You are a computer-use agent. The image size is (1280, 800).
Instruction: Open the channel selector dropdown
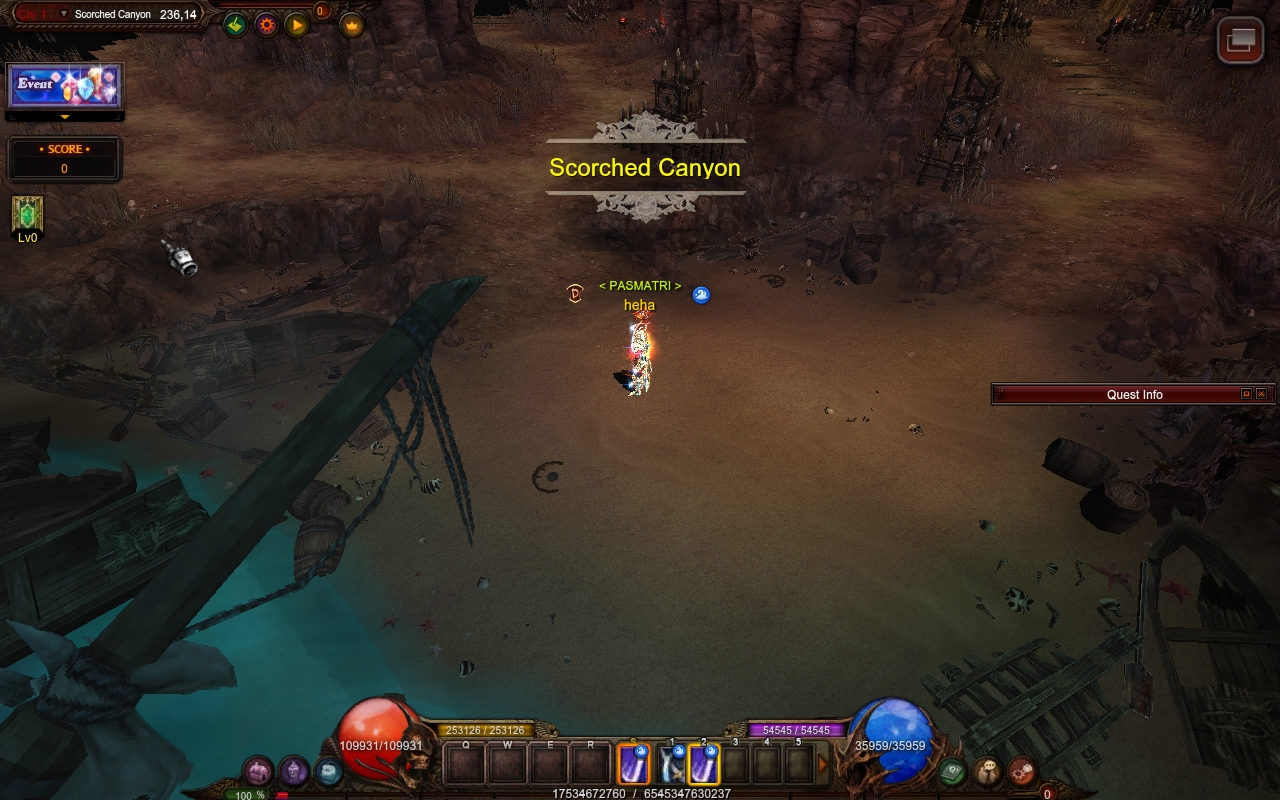[x=64, y=14]
